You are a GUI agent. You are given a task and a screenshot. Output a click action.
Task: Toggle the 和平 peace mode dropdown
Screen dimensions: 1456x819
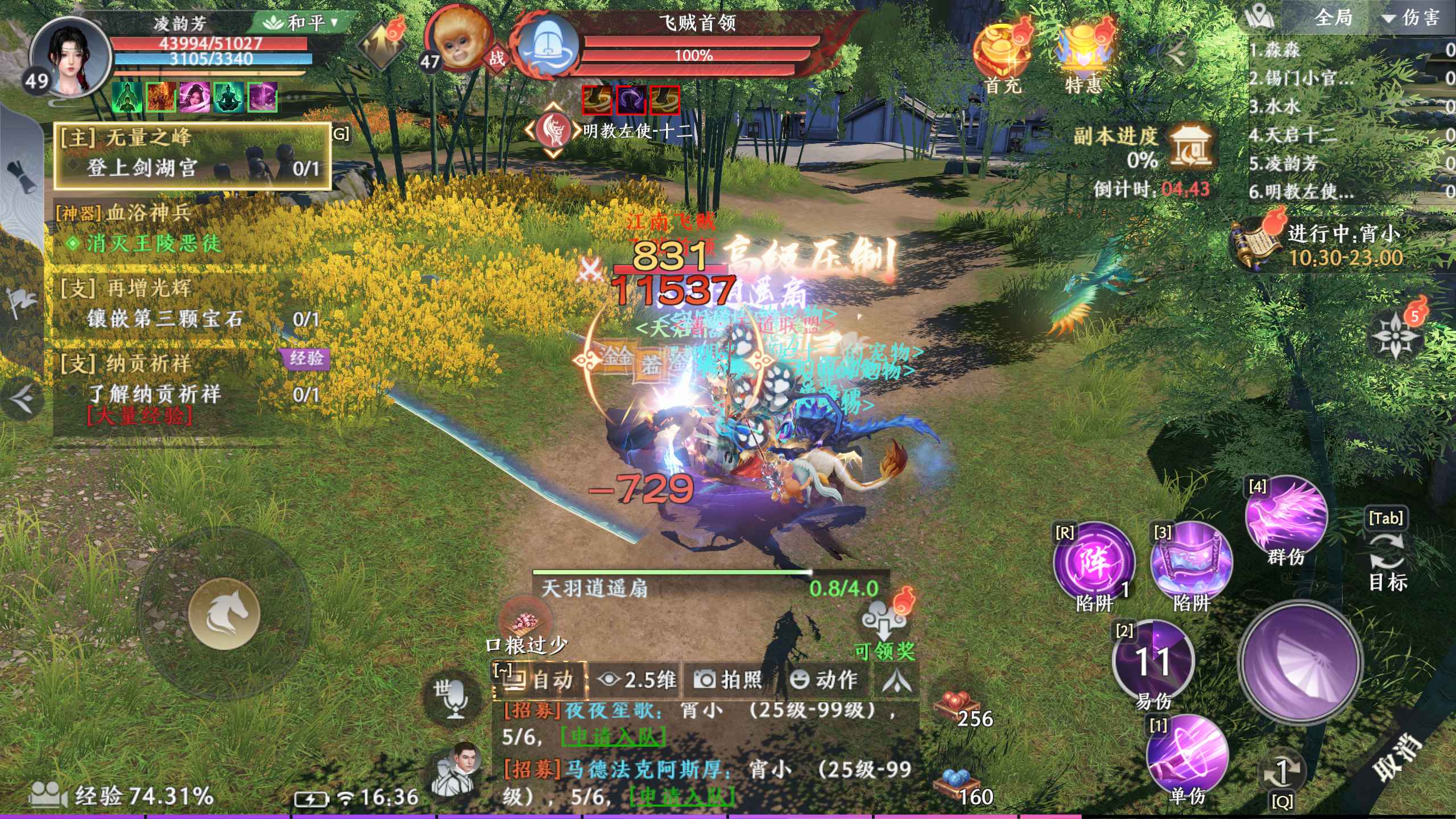coord(301,23)
